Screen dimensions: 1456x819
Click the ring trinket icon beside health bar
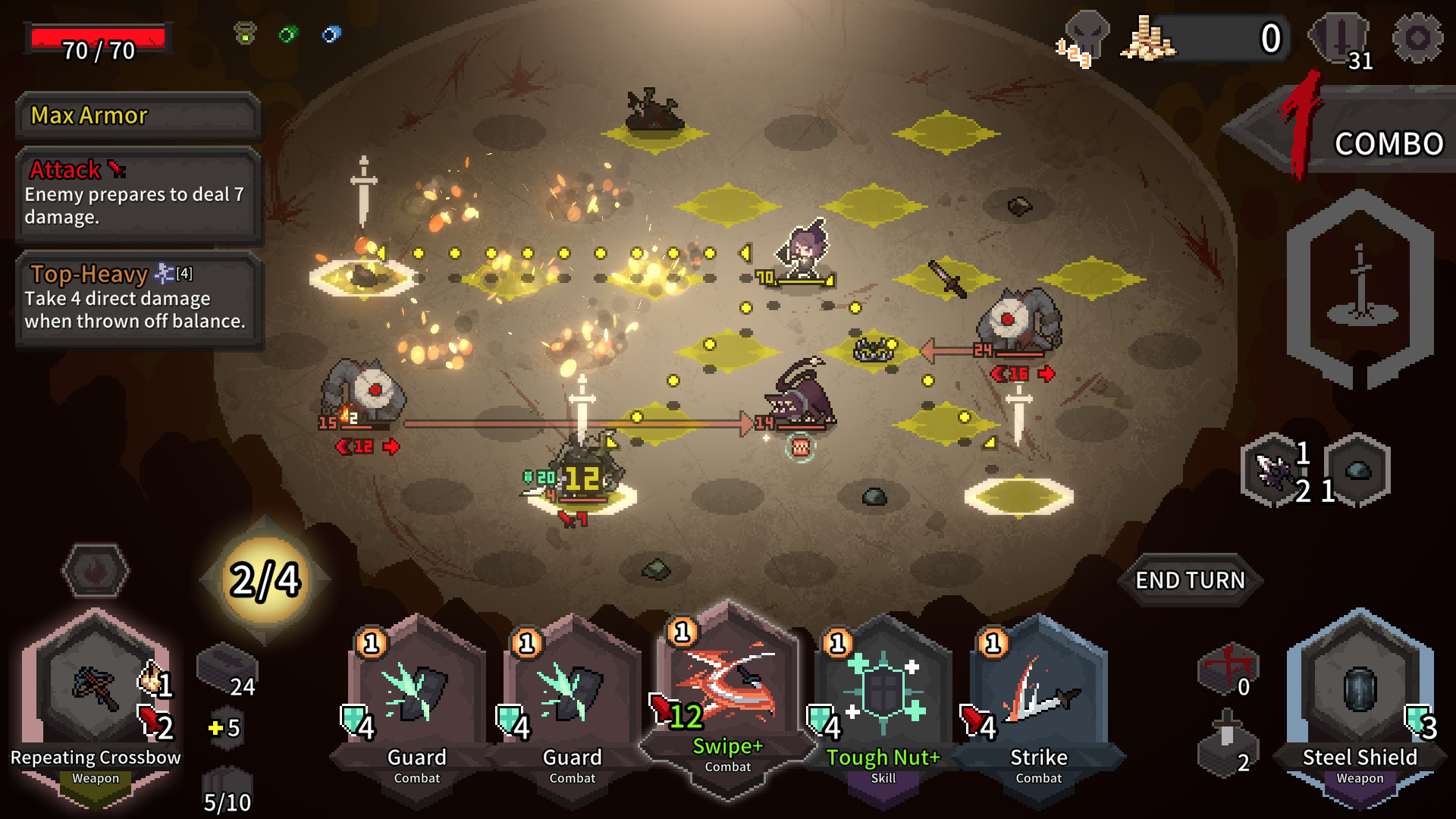[x=244, y=33]
